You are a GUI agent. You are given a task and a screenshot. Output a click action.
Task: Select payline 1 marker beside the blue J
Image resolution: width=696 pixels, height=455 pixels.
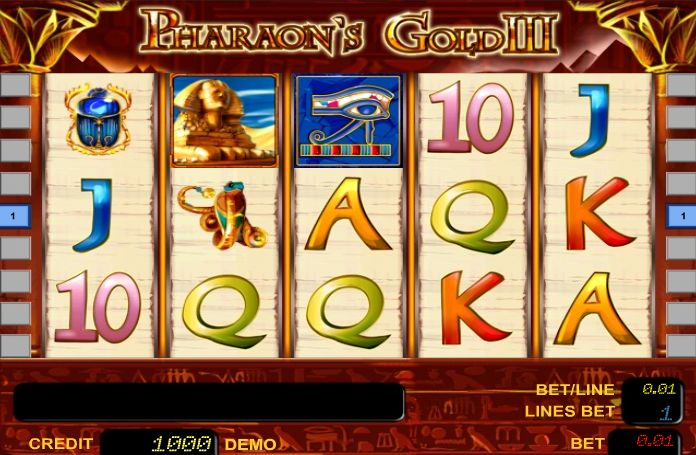[x=14, y=215]
